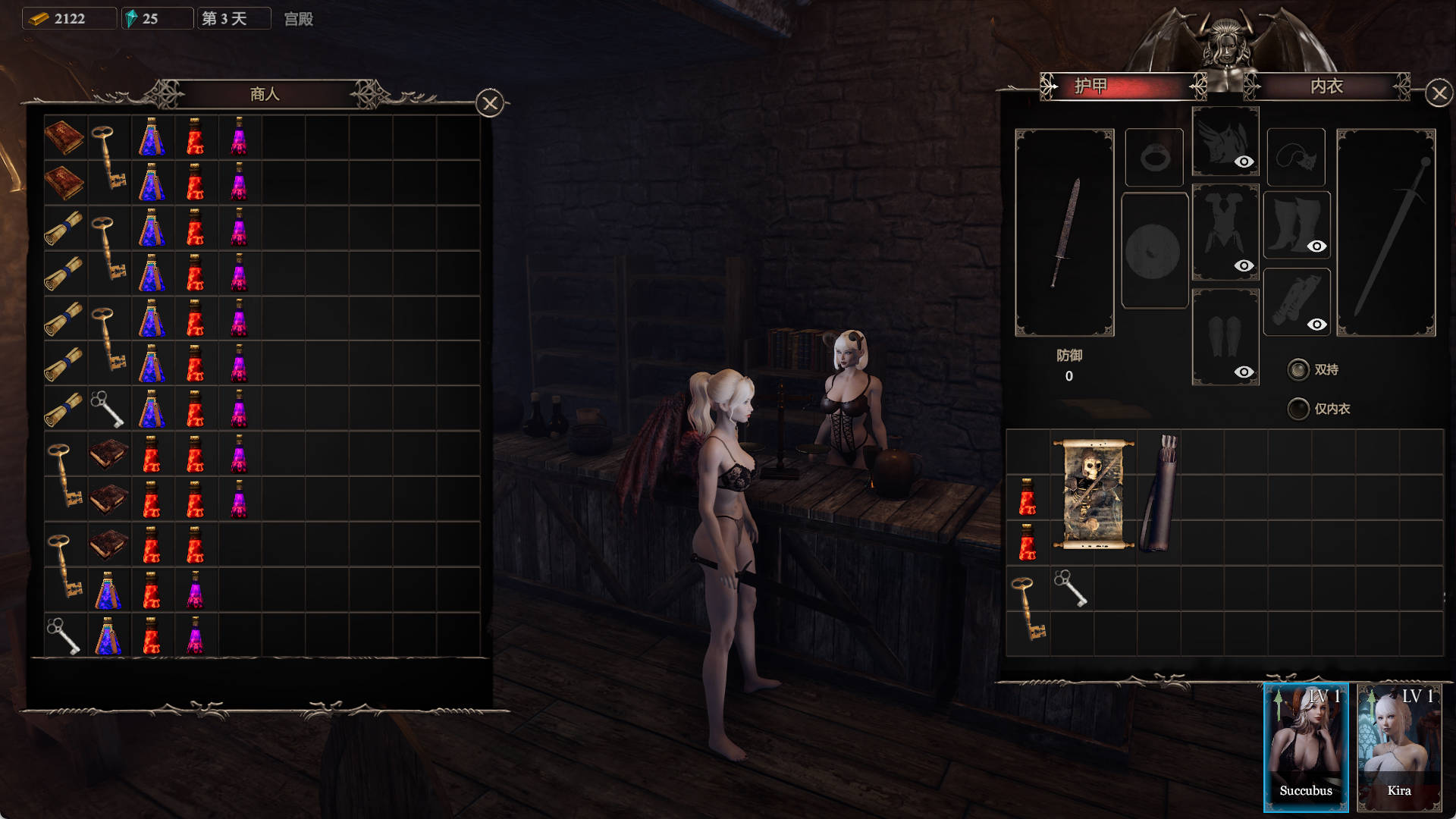Toggle helmet slot visibility eye
The width and height of the screenshot is (1456, 819).
click(1244, 162)
